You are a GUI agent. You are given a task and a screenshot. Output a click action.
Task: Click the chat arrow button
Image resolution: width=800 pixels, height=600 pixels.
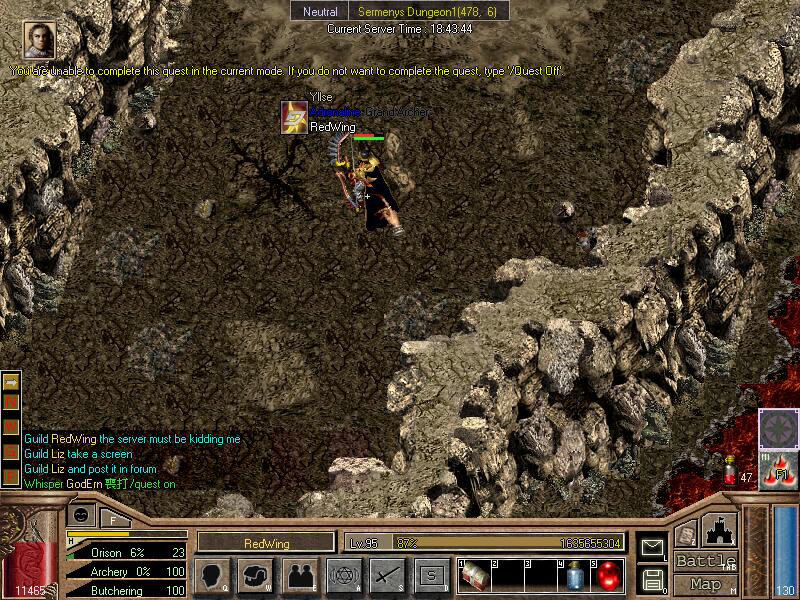(12, 382)
